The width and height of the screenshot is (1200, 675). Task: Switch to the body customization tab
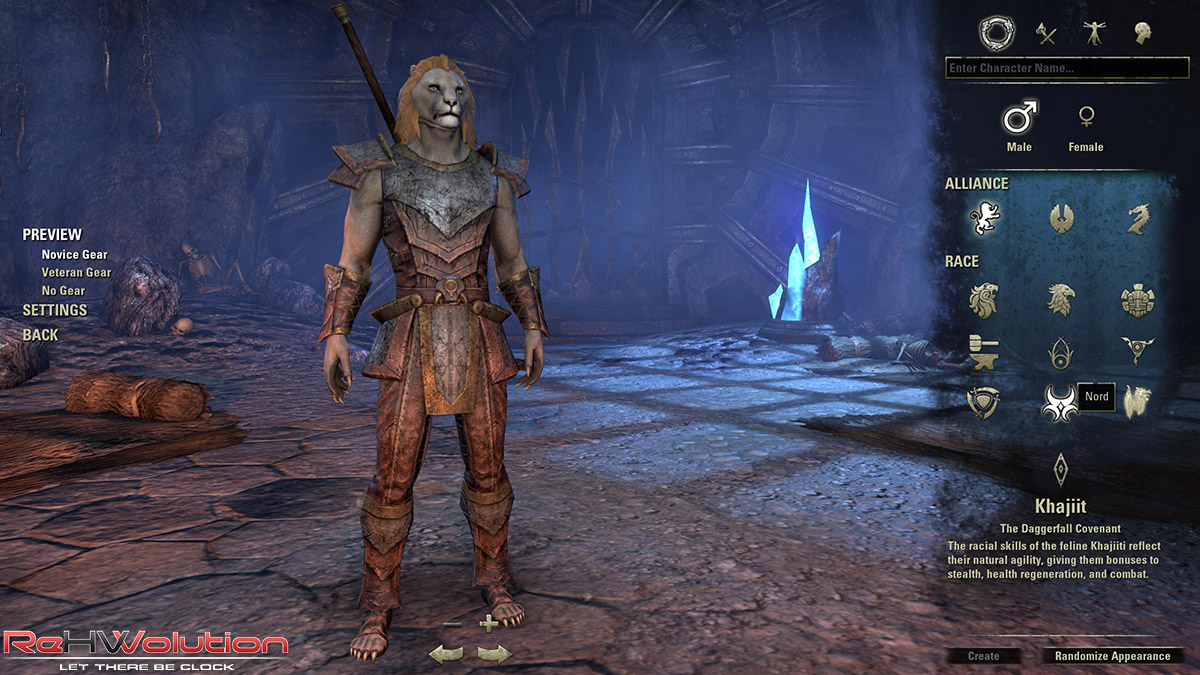pyautogui.click(x=1094, y=34)
